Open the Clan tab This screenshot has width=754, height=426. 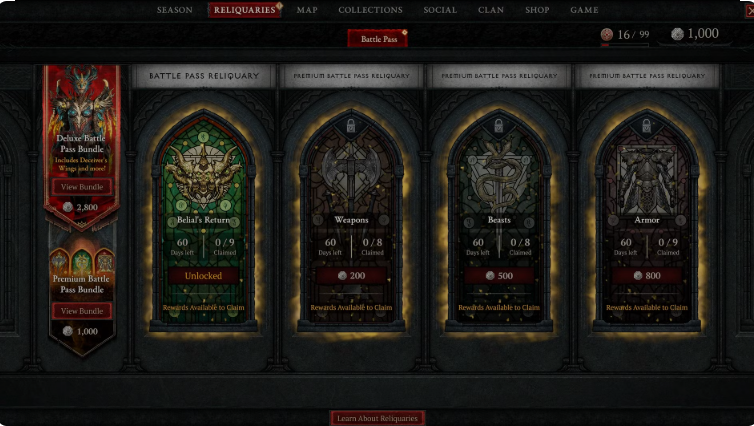point(491,10)
